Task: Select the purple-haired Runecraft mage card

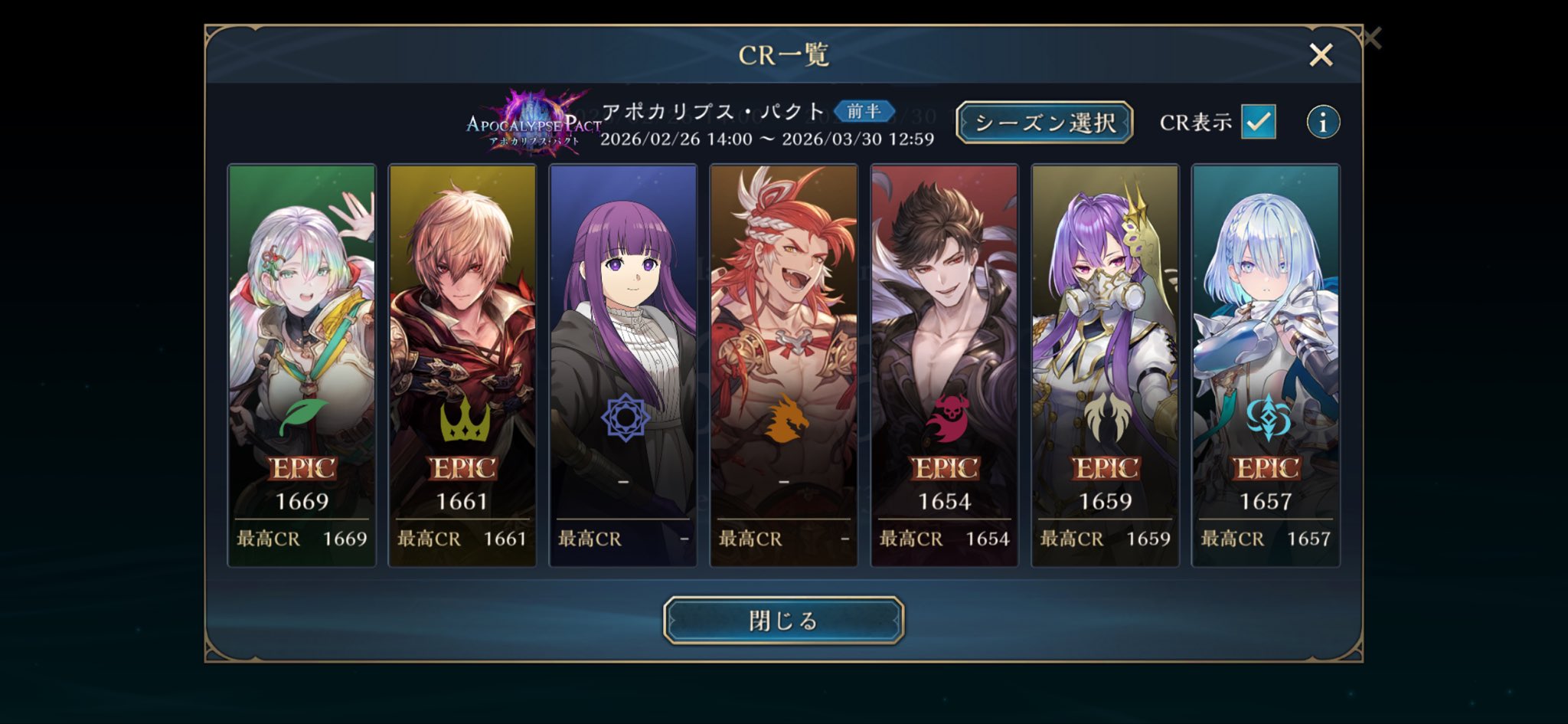Action: (623, 365)
